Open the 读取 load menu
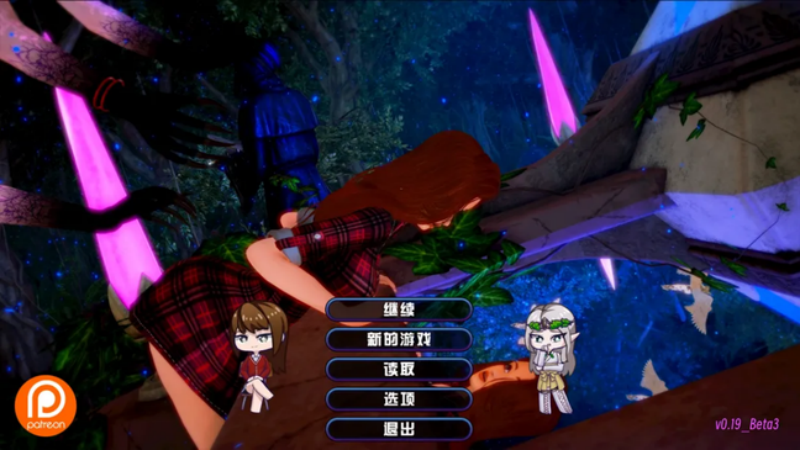Screen dimensions: 800x450 (399, 369)
